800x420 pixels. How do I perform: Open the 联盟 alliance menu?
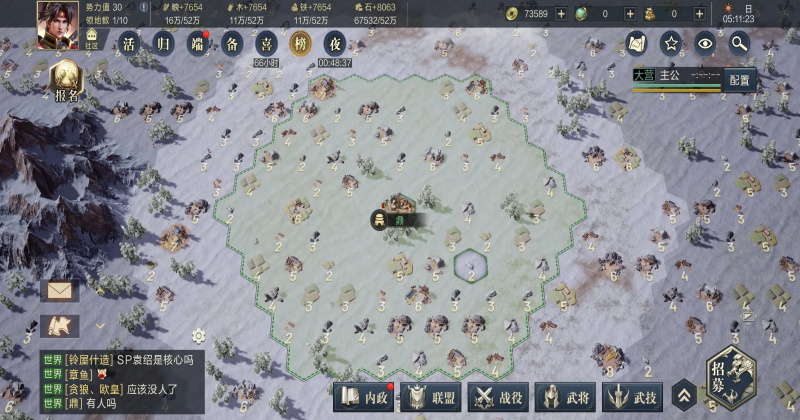click(x=432, y=396)
